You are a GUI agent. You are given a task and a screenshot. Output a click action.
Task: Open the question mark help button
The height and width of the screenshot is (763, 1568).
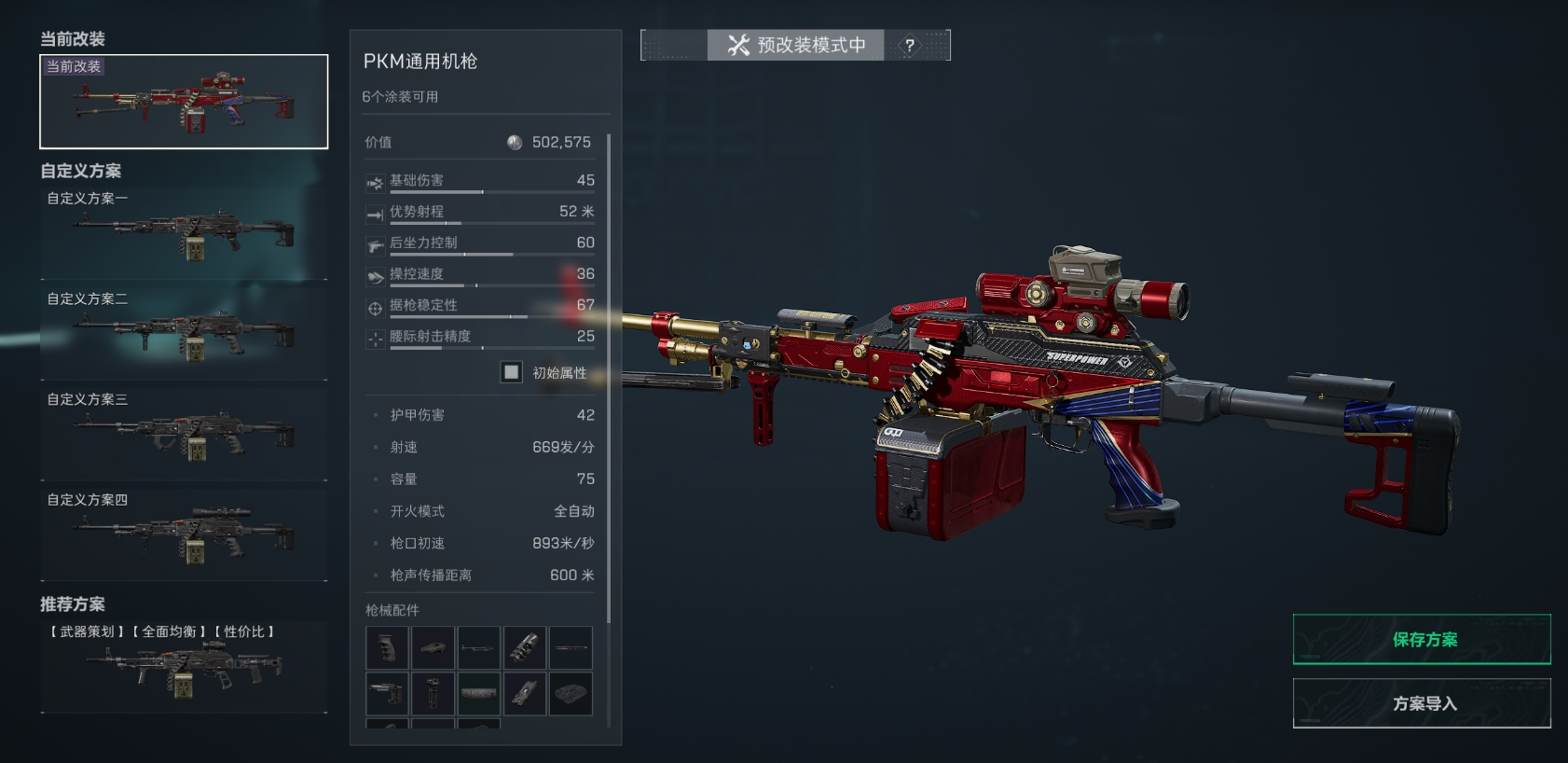[x=910, y=45]
